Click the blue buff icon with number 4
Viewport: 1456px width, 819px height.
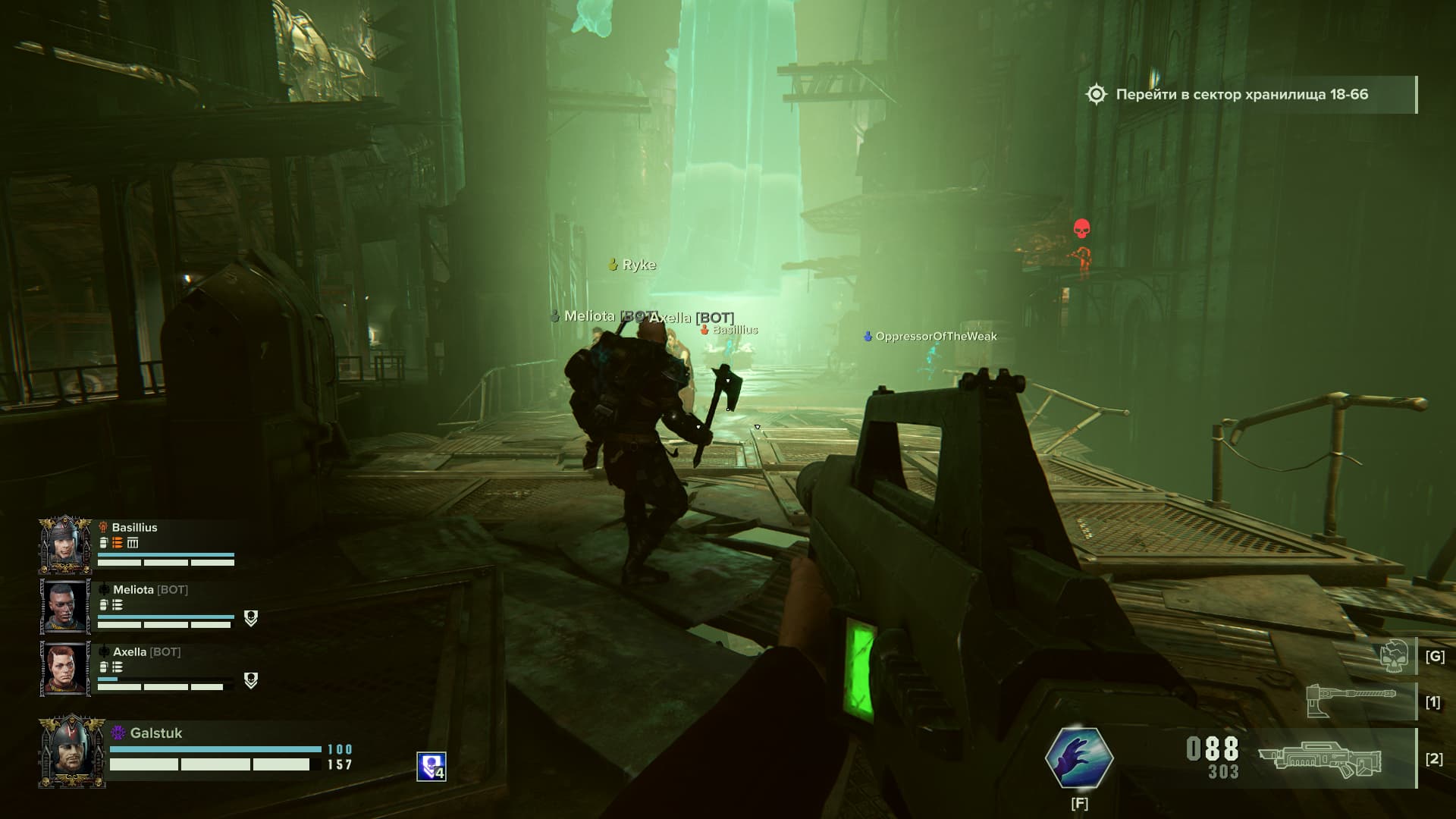[431, 767]
